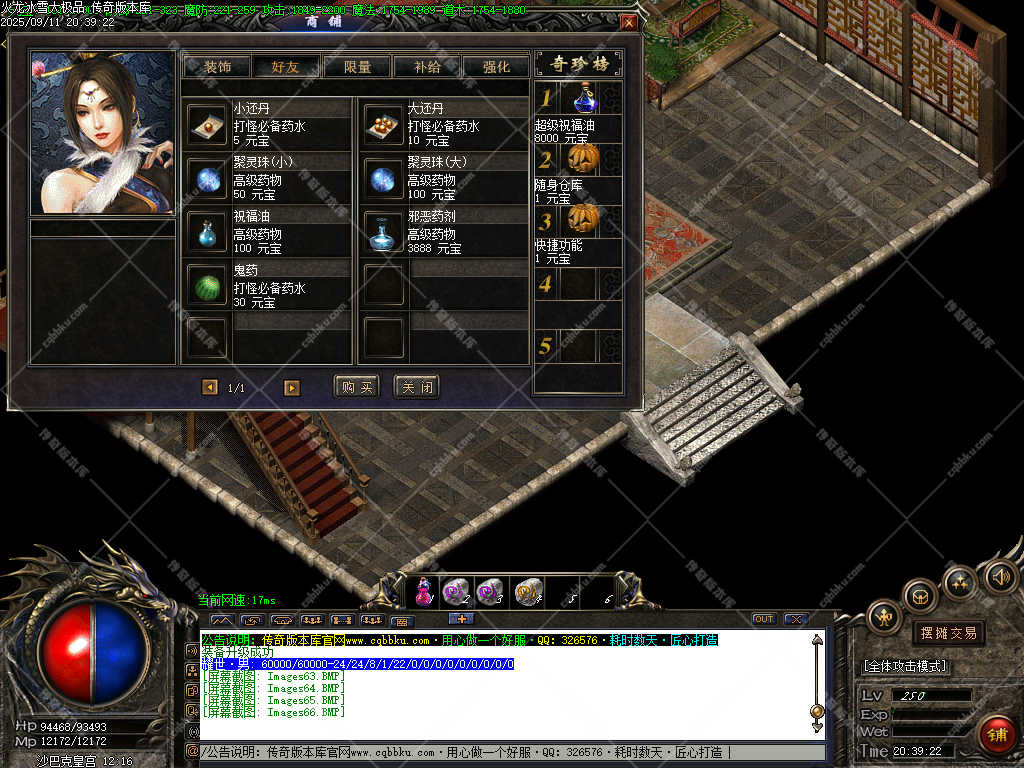
Task: Select the 小还丹 potion item
Action: click(x=207, y=125)
